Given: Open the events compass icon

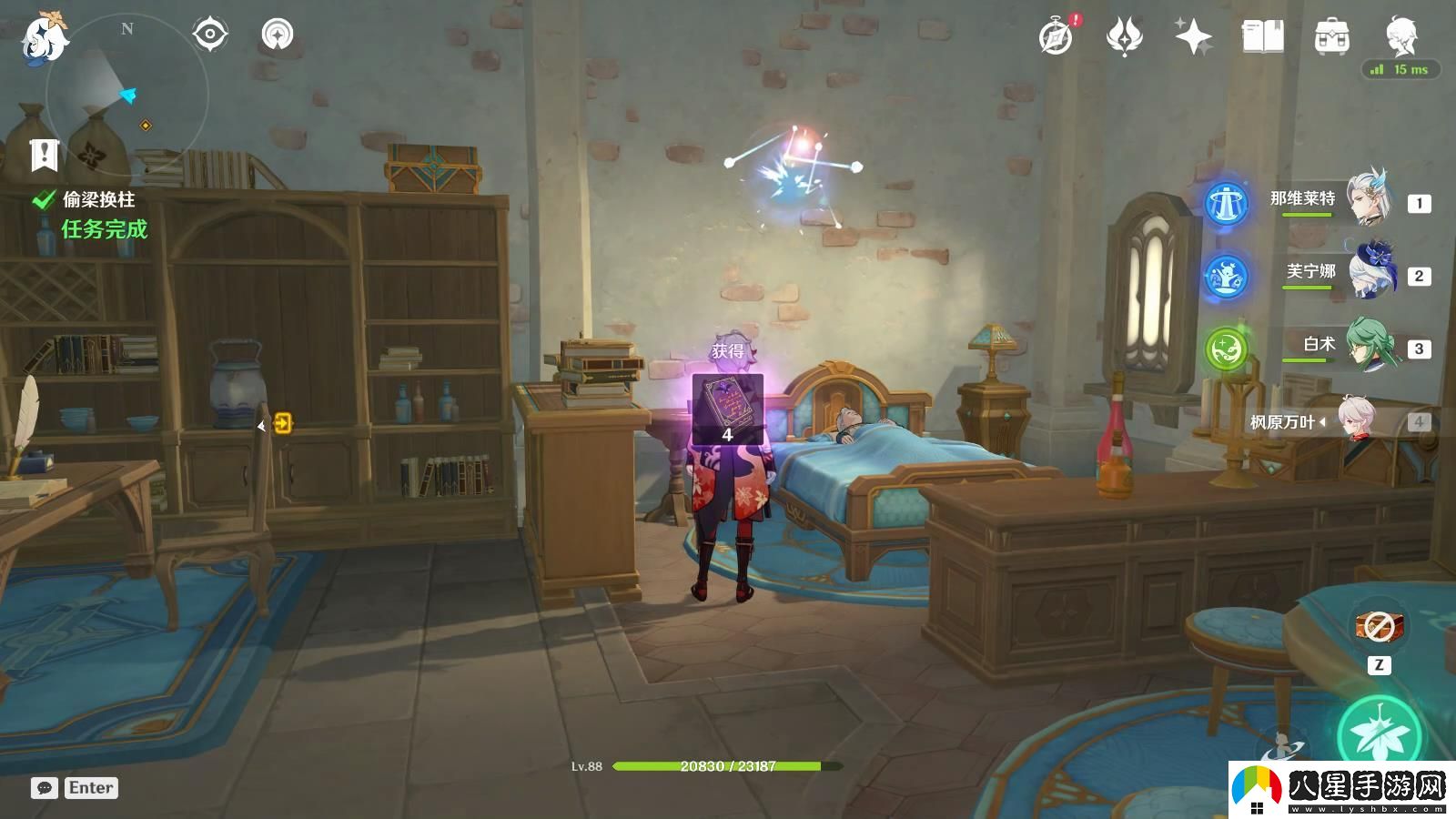Looking at the screenshot, I should tap(1056, 37).
